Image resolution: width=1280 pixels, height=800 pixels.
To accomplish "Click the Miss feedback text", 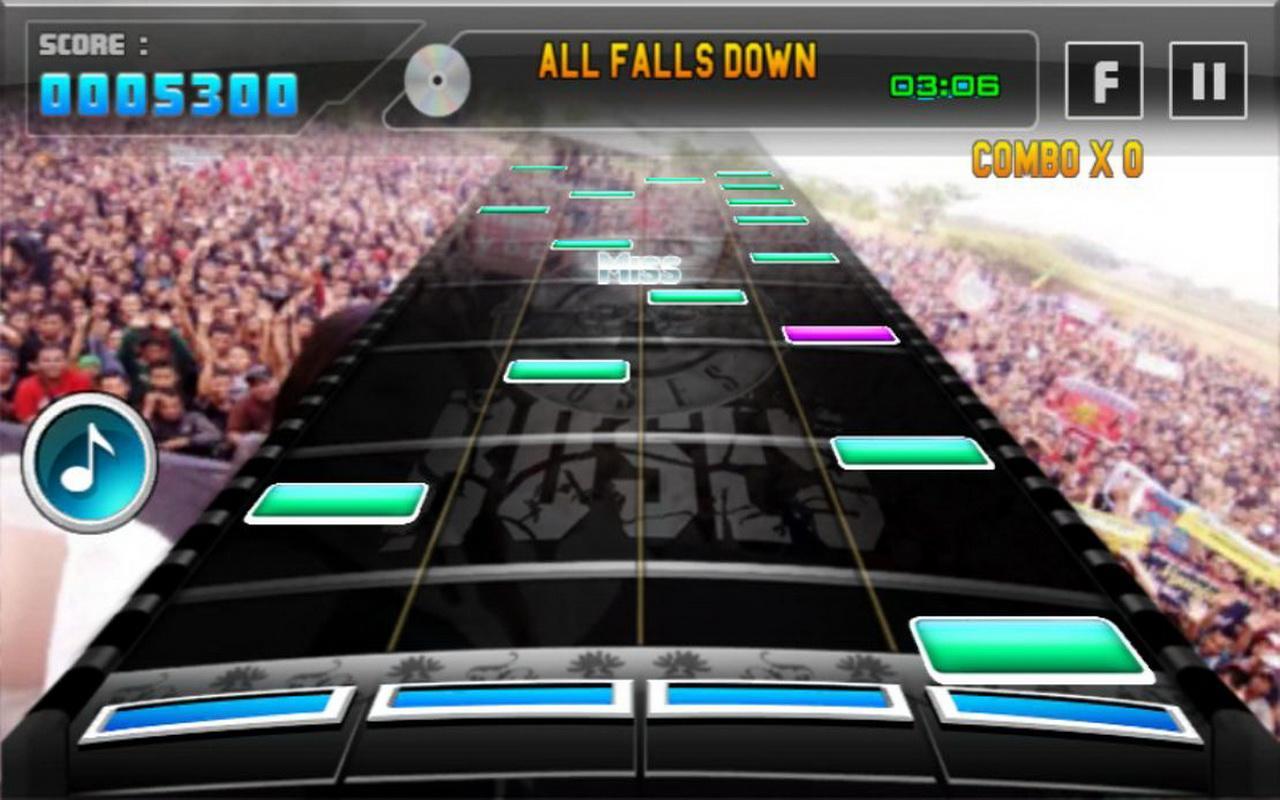I will (x=640, y=266).
